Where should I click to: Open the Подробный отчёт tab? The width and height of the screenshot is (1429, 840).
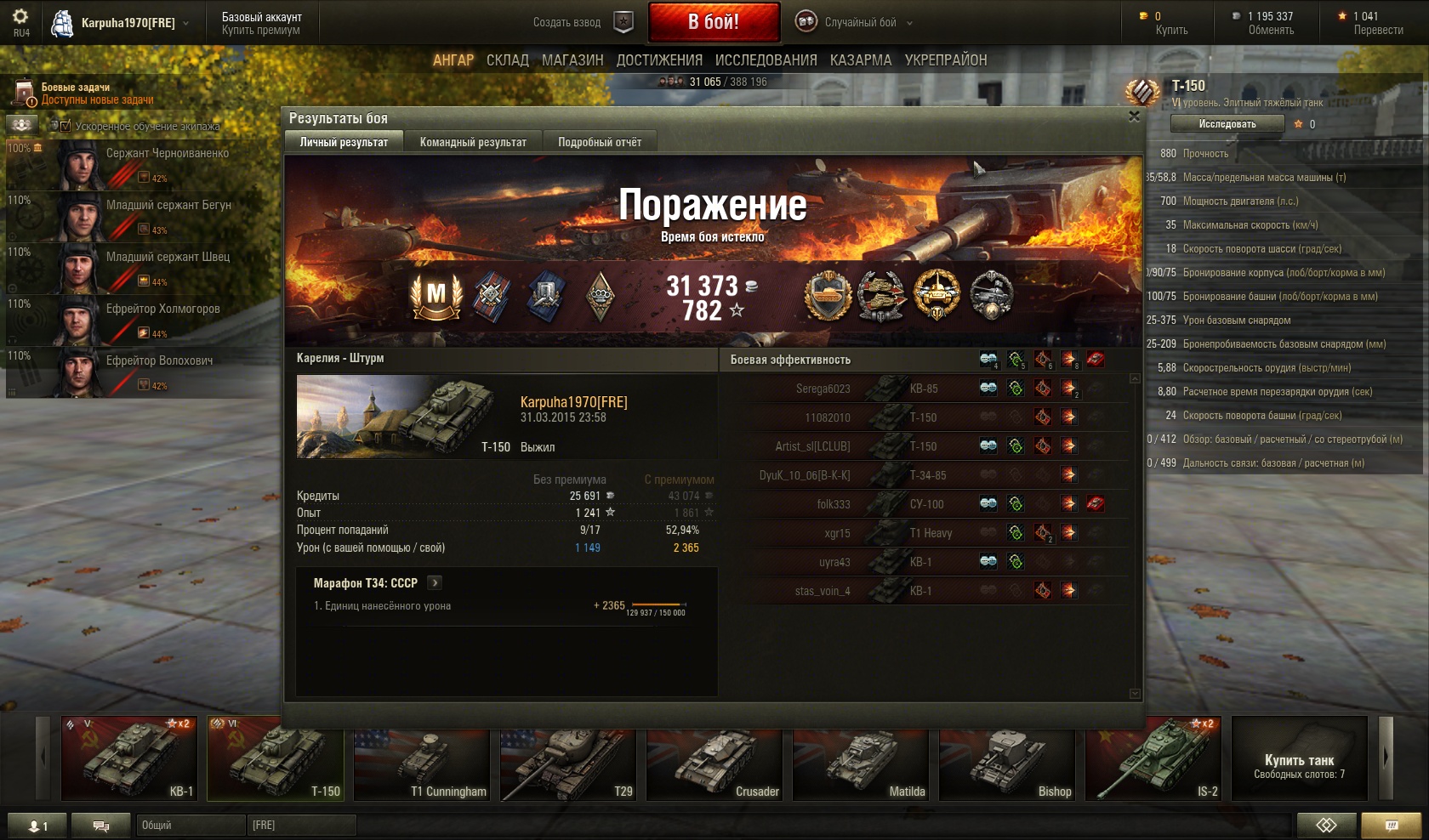(600, 142)
